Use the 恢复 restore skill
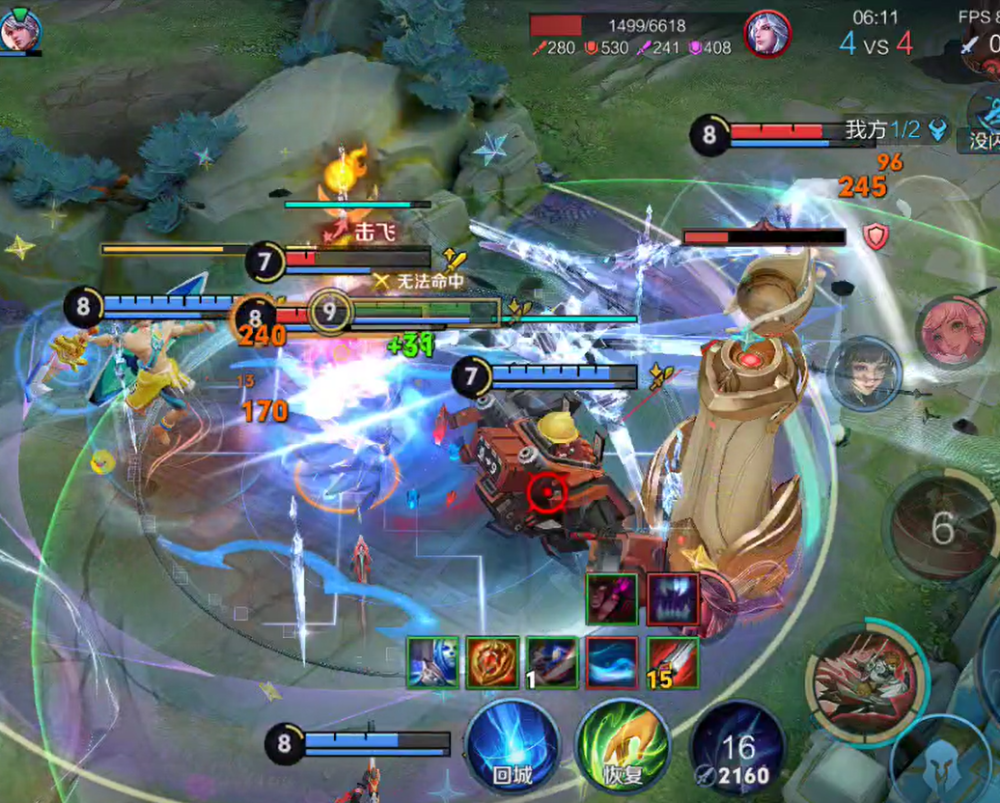 click(622, 747)
